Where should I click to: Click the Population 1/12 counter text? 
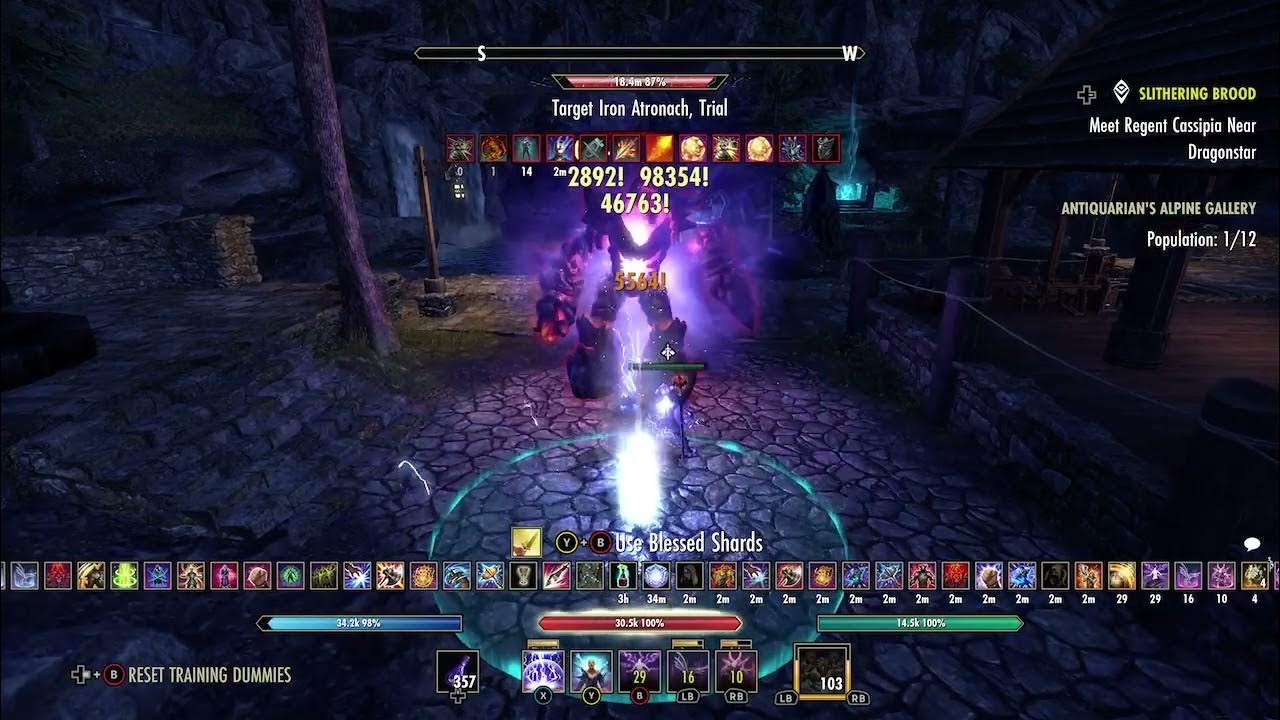pos(1201,239)
